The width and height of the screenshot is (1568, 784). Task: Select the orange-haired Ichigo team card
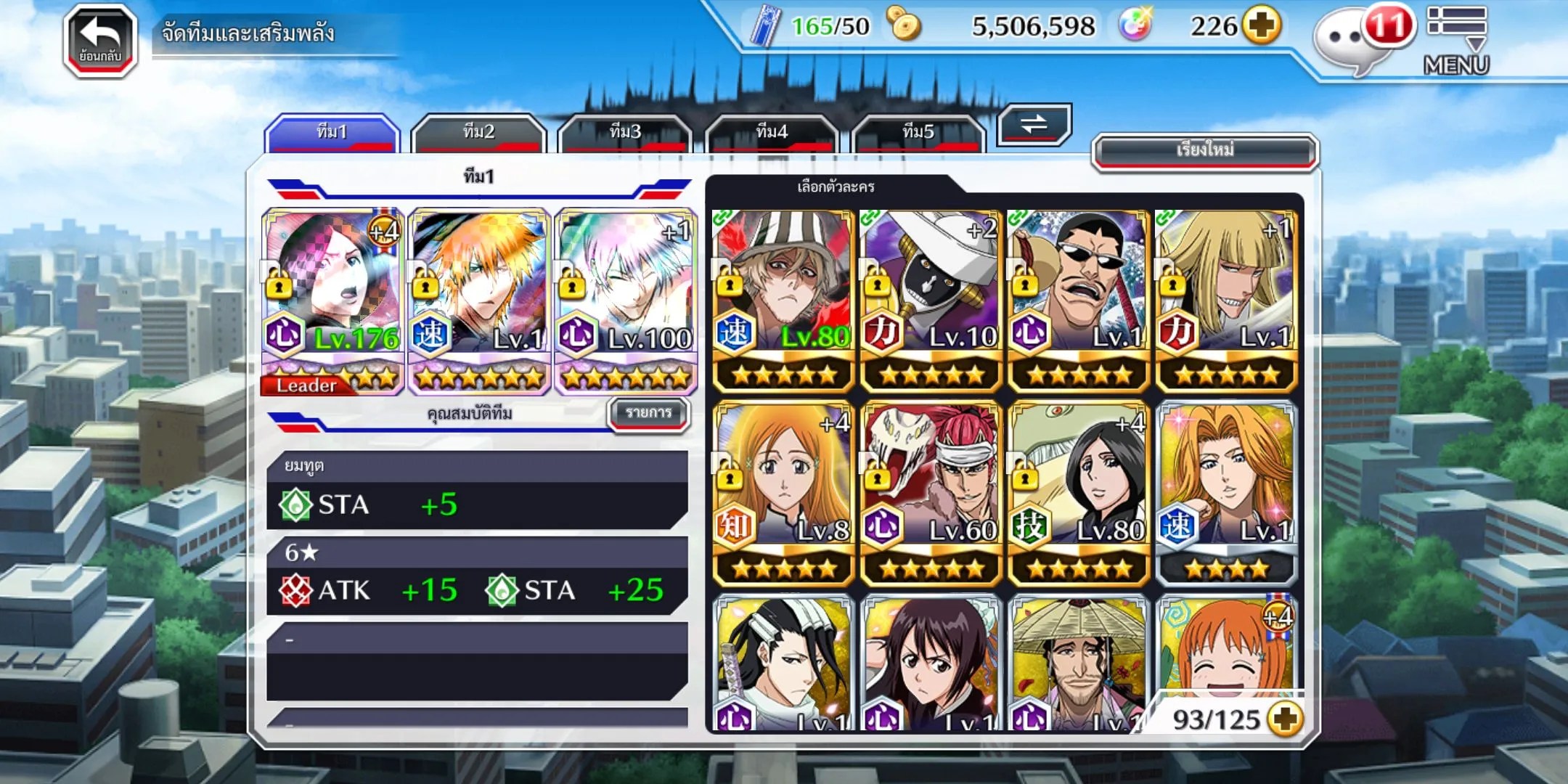pyautogui.click(x=479, y=301)
